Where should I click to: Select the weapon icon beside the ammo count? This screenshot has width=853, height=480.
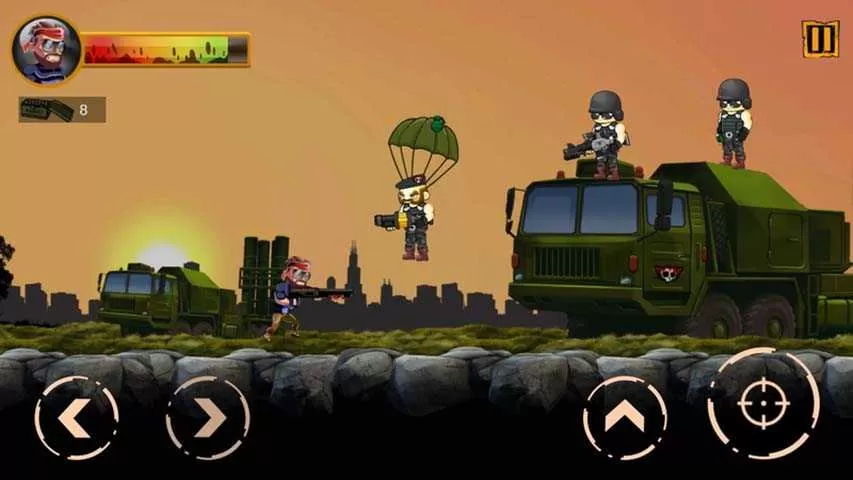coord(44,109)
